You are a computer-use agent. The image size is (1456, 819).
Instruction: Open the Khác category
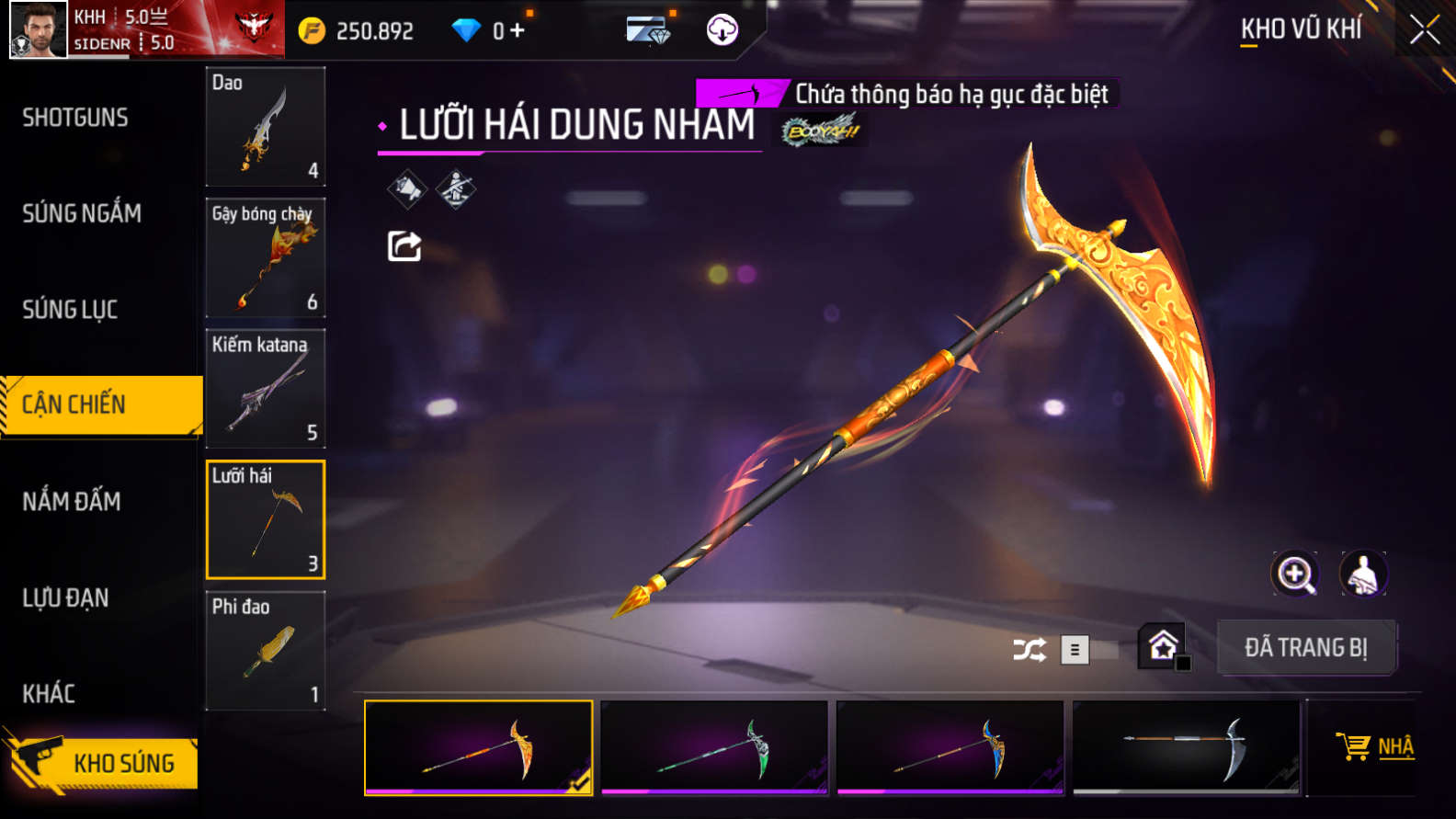pyautogui.click(x=49, y=693)
